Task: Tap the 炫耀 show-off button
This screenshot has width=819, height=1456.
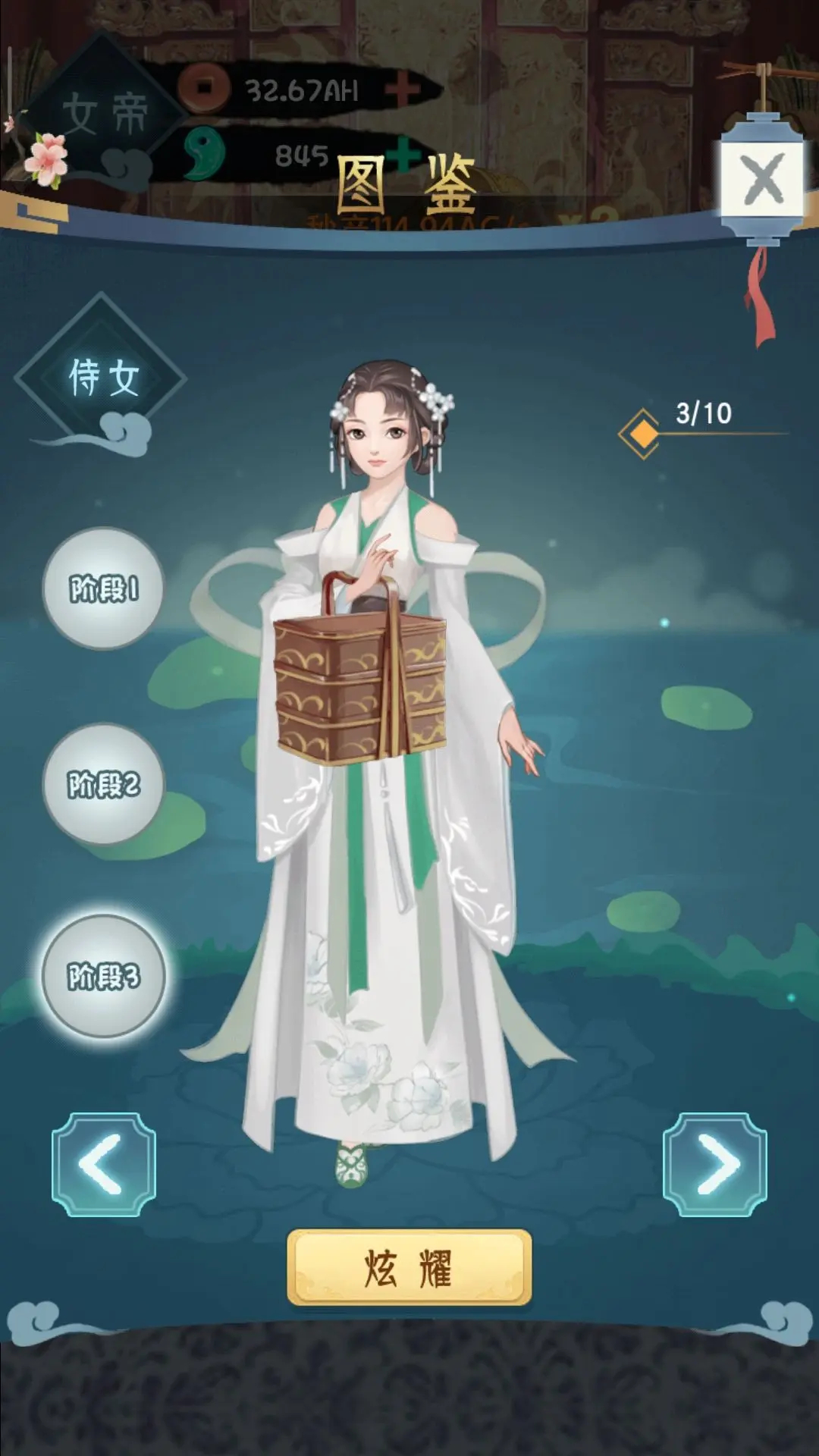Action: tap(409, 1268)
